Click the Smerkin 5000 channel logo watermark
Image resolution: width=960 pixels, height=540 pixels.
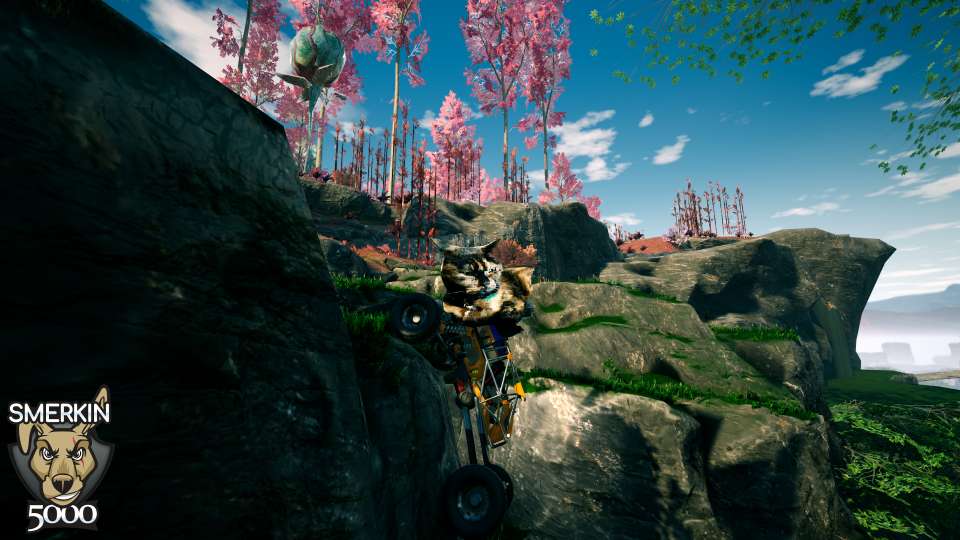60,460
